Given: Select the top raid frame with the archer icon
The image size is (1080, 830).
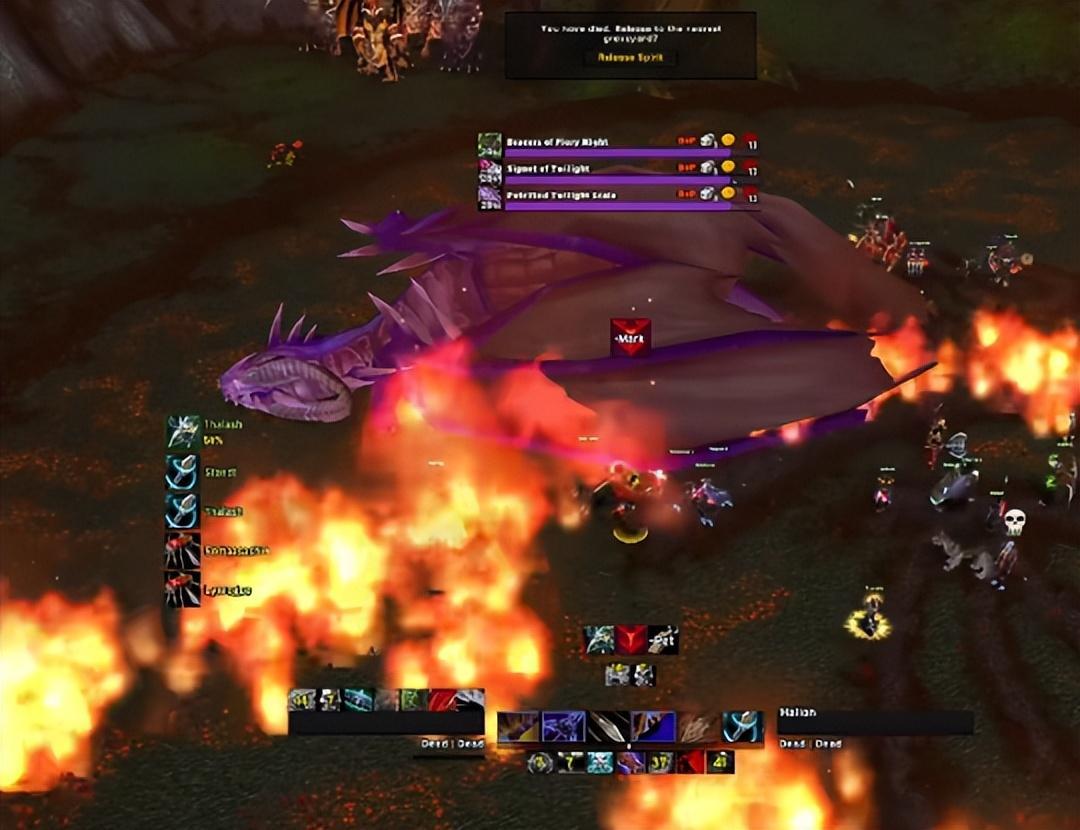Looking at the screenshot, I should [183, 432].
